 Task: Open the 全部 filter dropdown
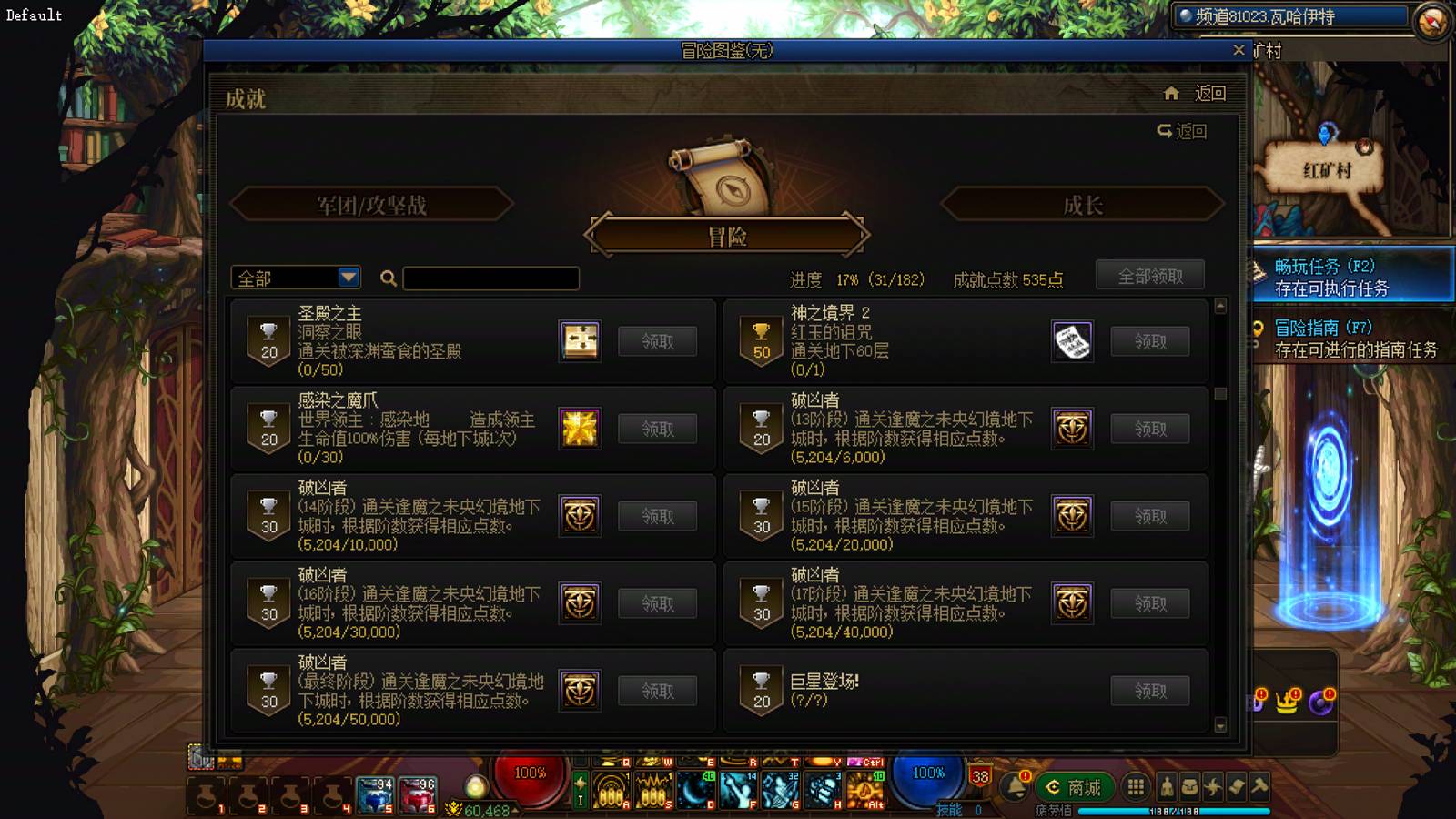click(x=294, y=277)
